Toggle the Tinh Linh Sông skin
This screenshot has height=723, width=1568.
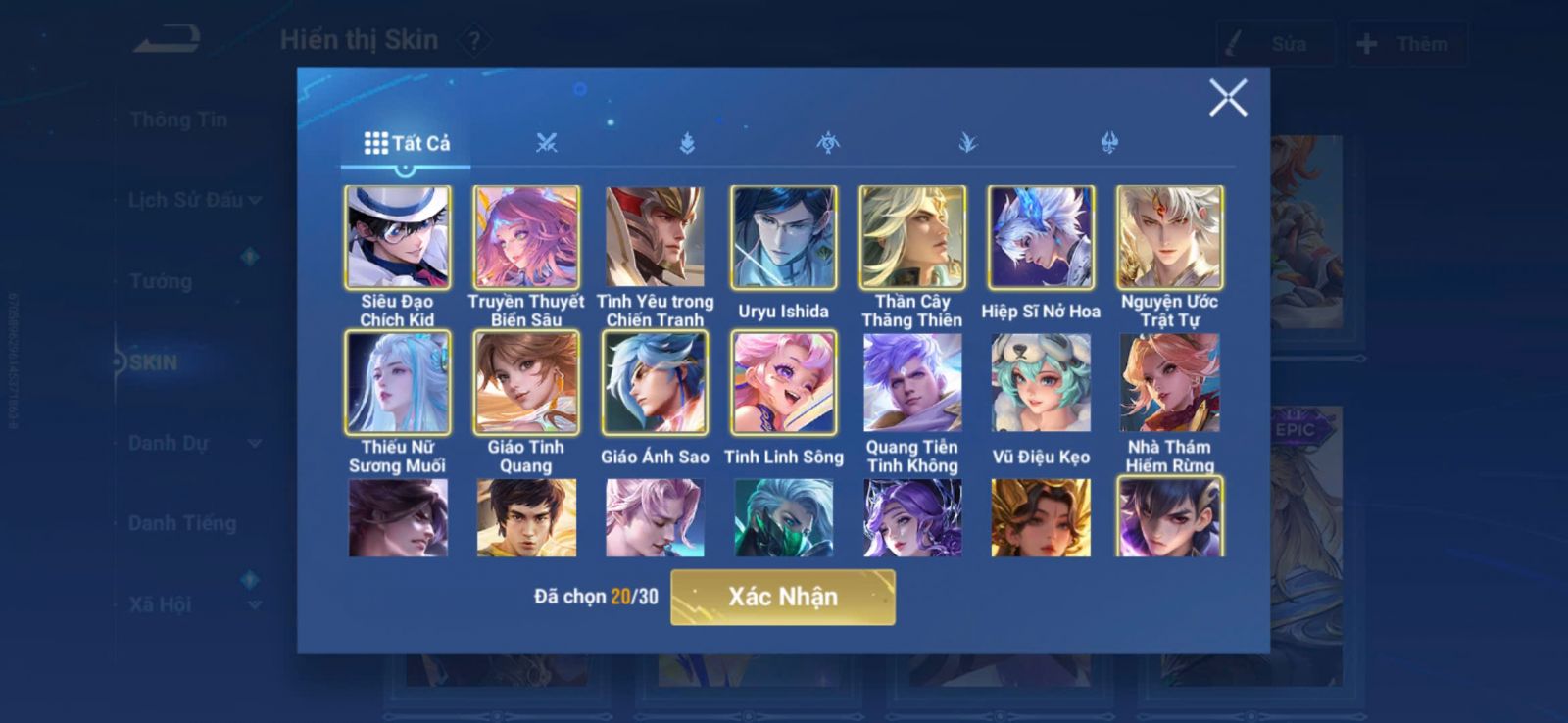coord(783,382)
